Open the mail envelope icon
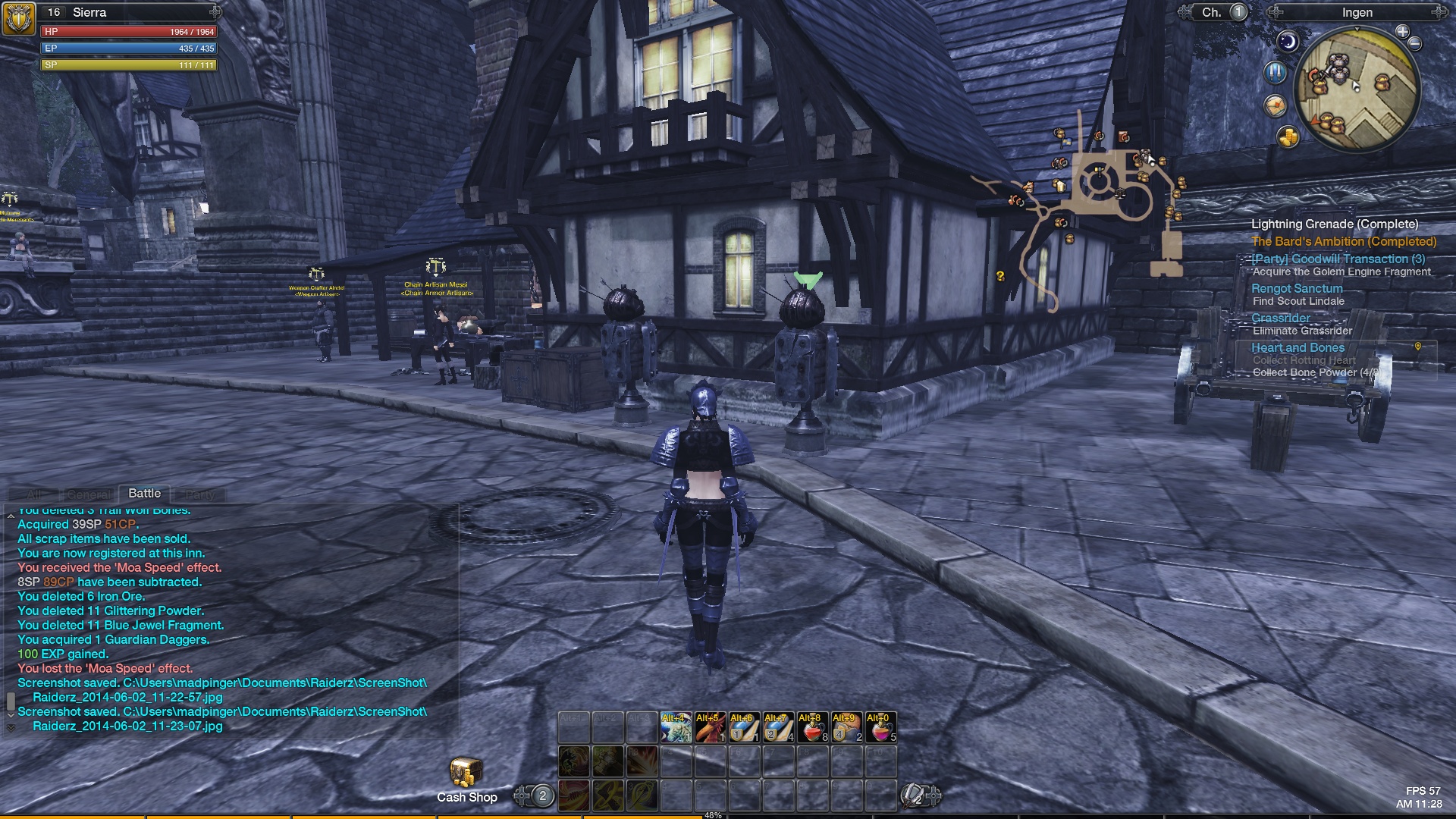 (x=1276, y=105)
